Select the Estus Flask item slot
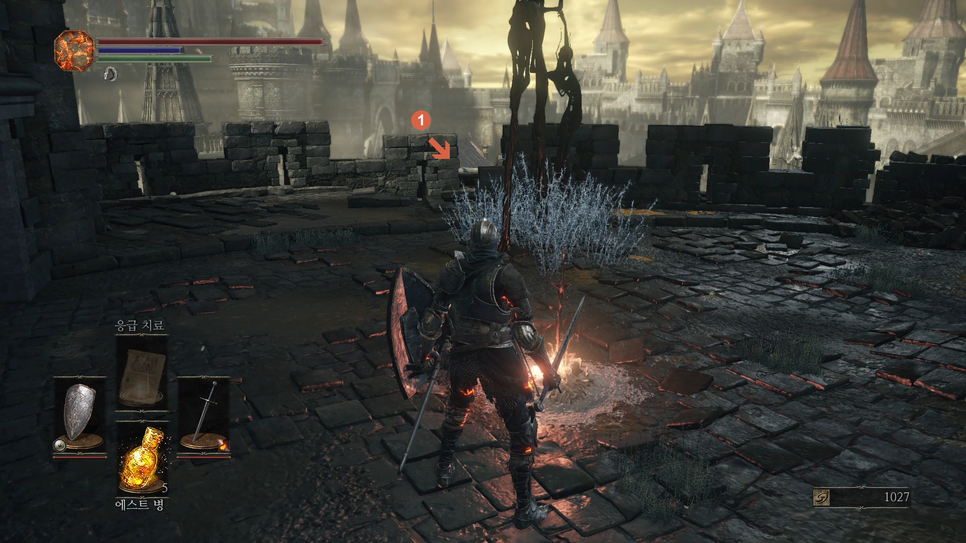966x543 pixels. tap(141, 463)
